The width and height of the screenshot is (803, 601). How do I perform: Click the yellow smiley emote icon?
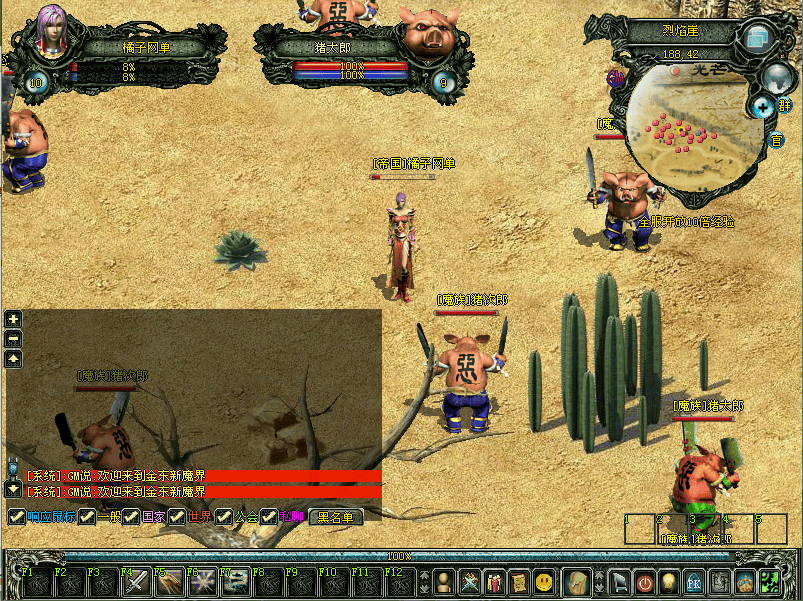(x=543, y=581)
